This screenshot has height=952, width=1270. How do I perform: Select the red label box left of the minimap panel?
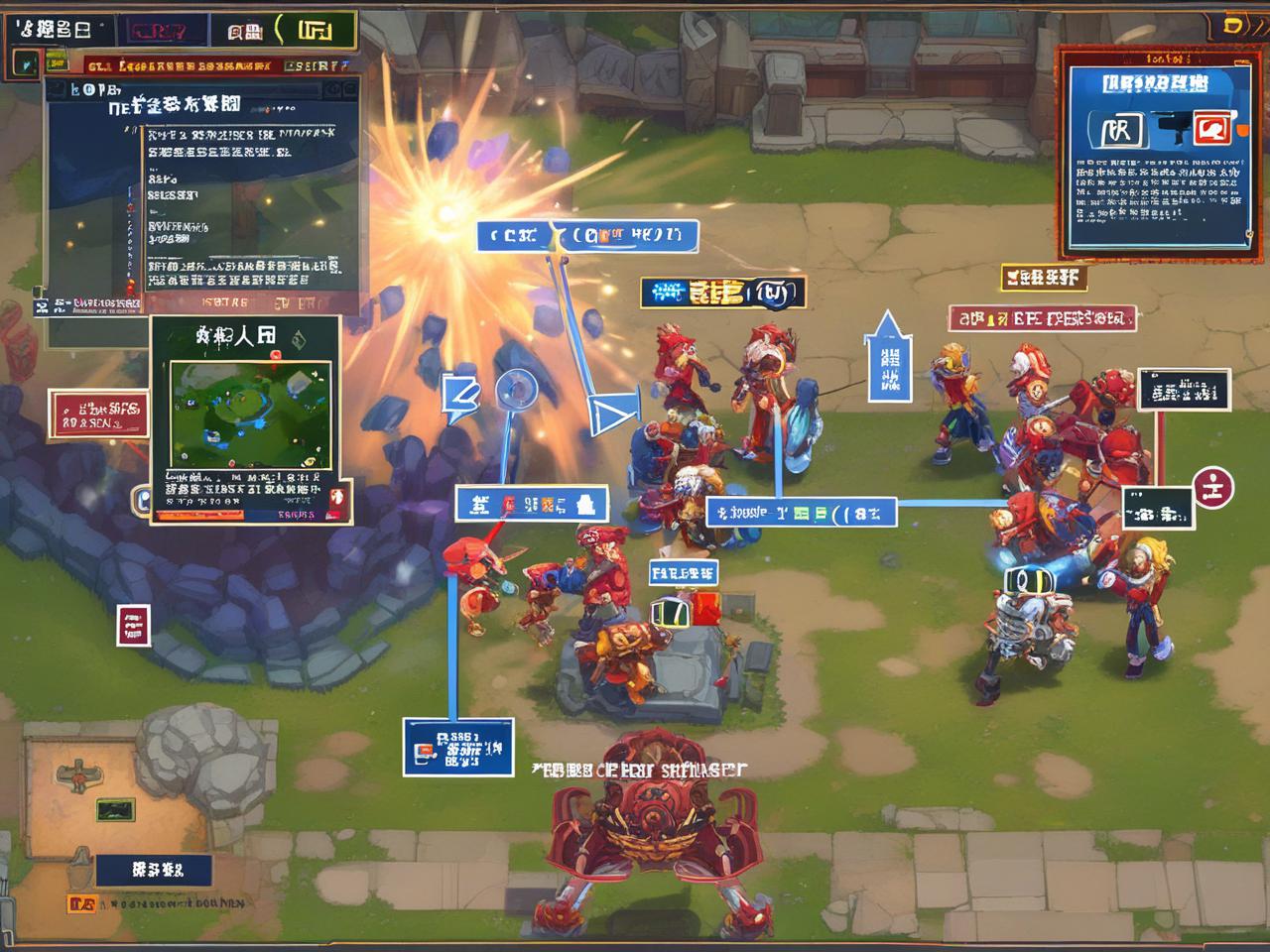click(x=98, y=415)
